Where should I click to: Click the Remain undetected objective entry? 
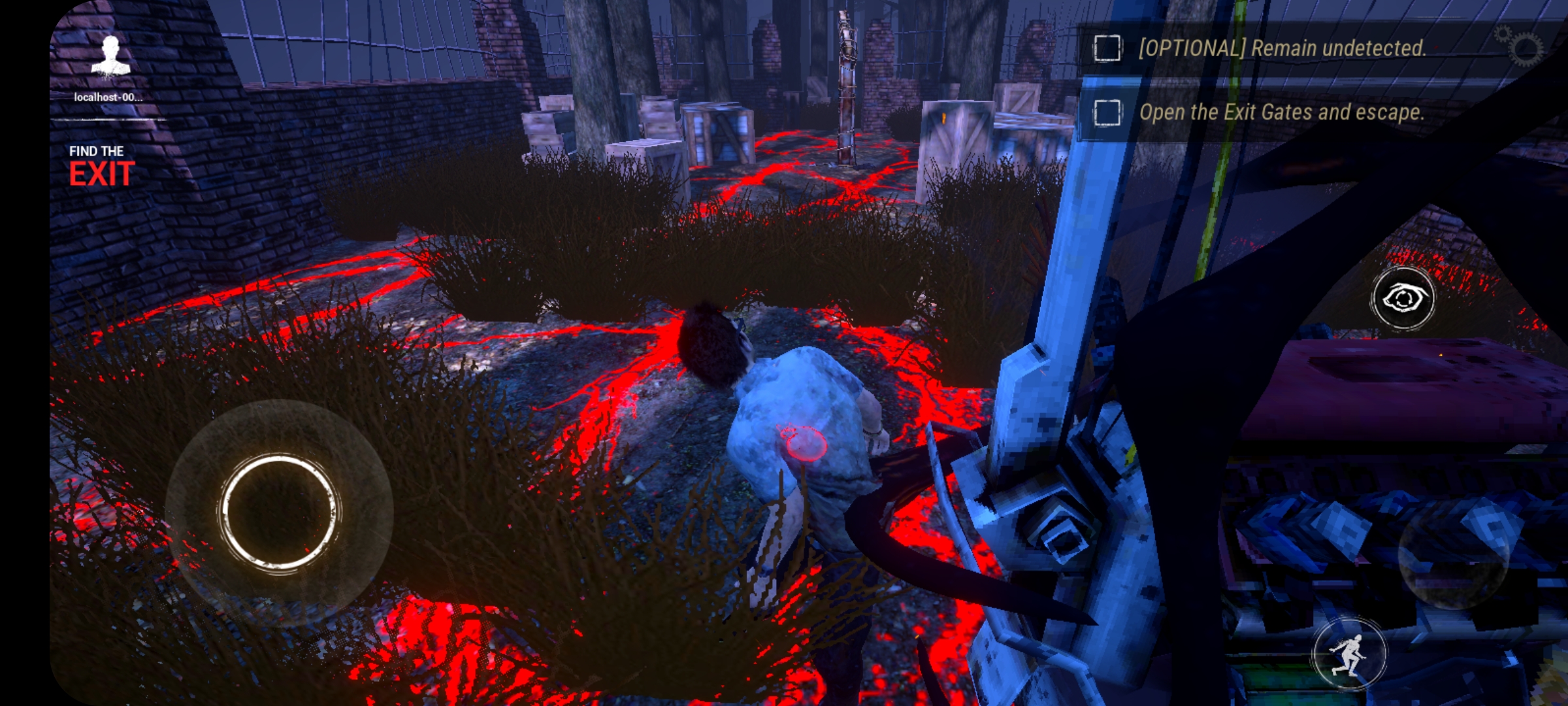(1281, 48)
